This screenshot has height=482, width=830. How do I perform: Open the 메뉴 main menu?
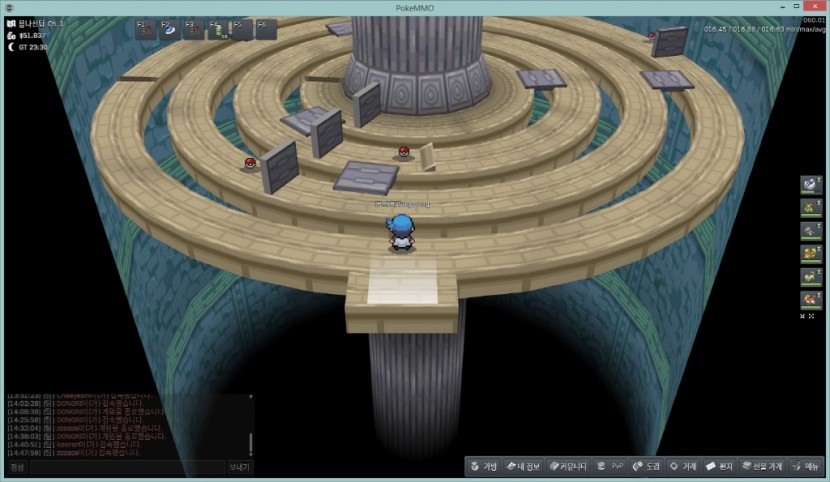click(806, 466)
